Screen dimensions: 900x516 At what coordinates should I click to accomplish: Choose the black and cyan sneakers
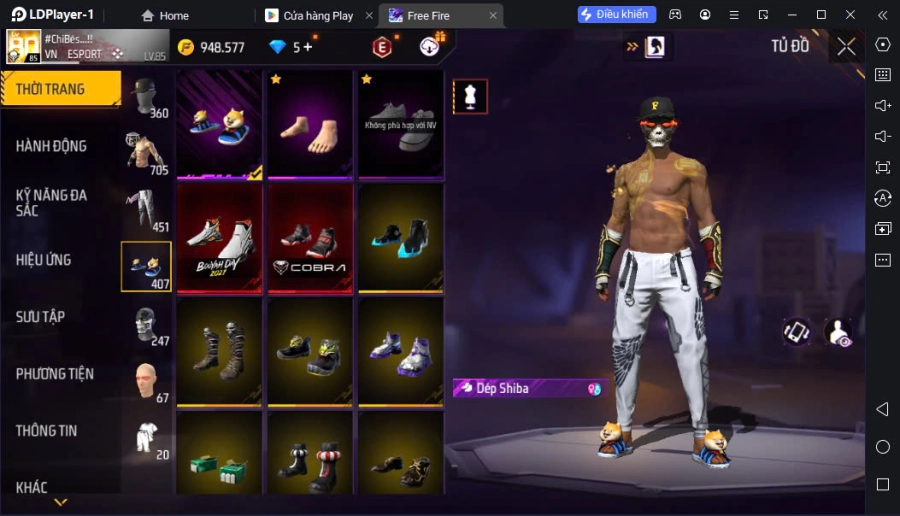(399, 238)
